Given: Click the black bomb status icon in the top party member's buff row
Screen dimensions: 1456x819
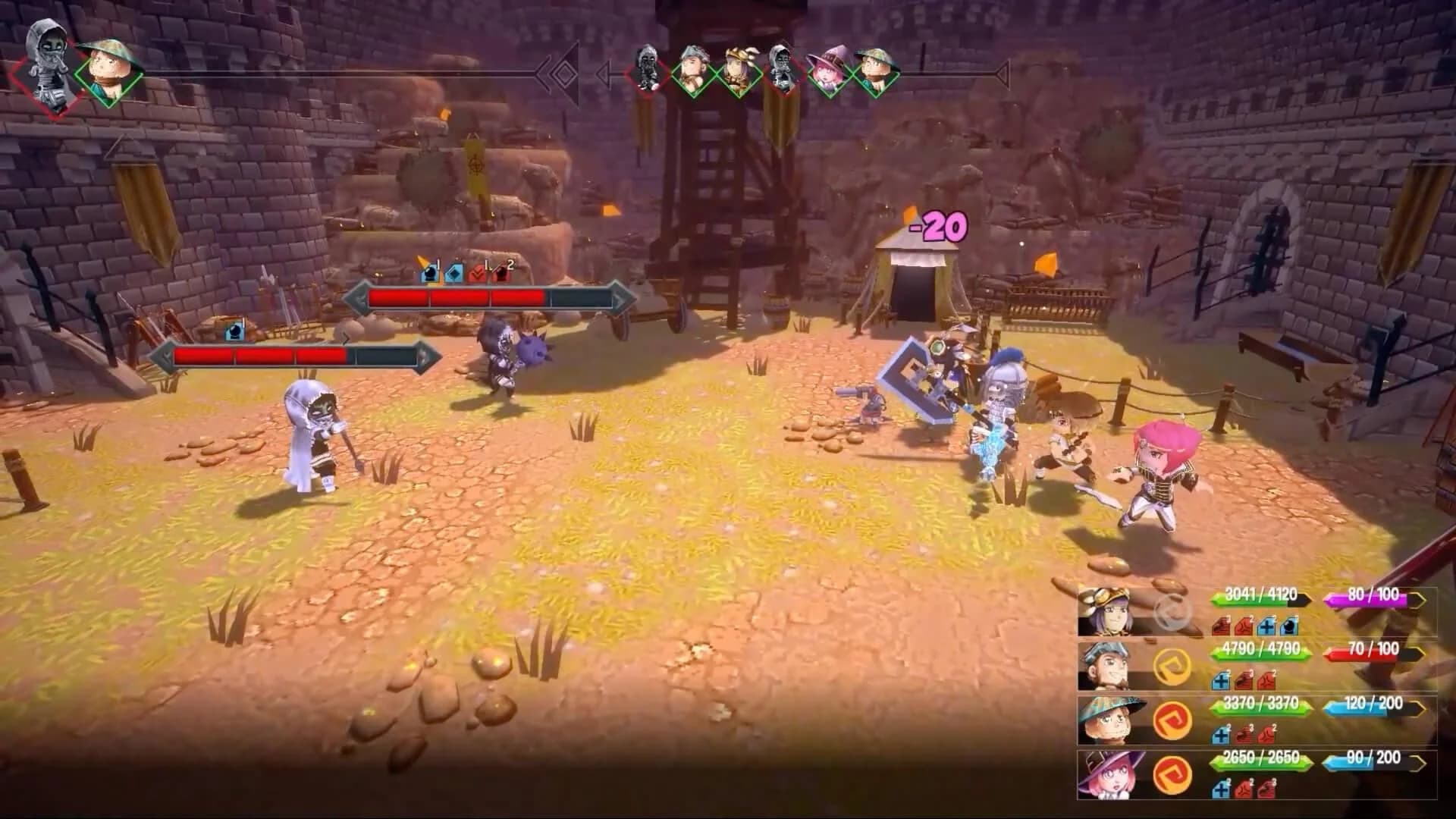Looking at the screenshot, I should (1288, 627).
